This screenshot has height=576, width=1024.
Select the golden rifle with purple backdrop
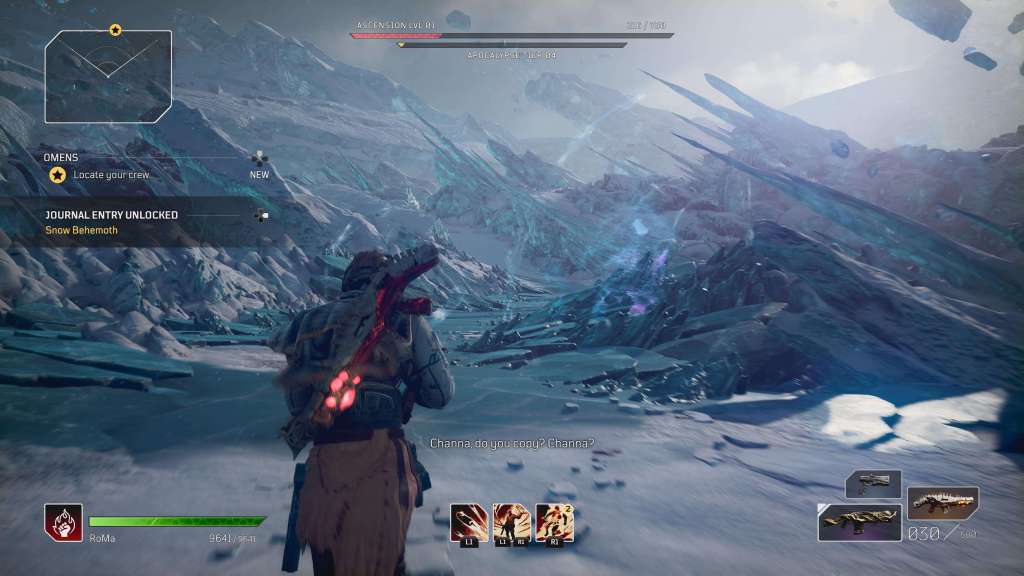(859, 522)
